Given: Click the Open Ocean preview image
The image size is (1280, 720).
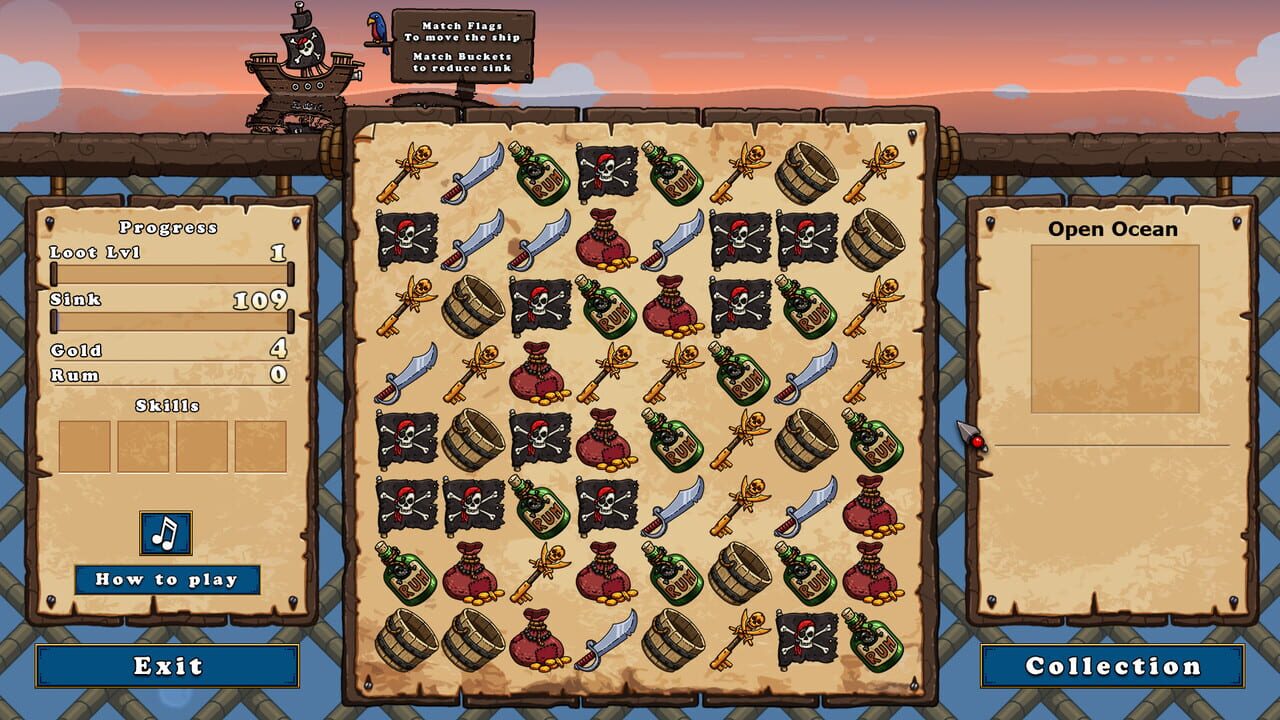Looking at the screenshot, I should [1113, 327].
